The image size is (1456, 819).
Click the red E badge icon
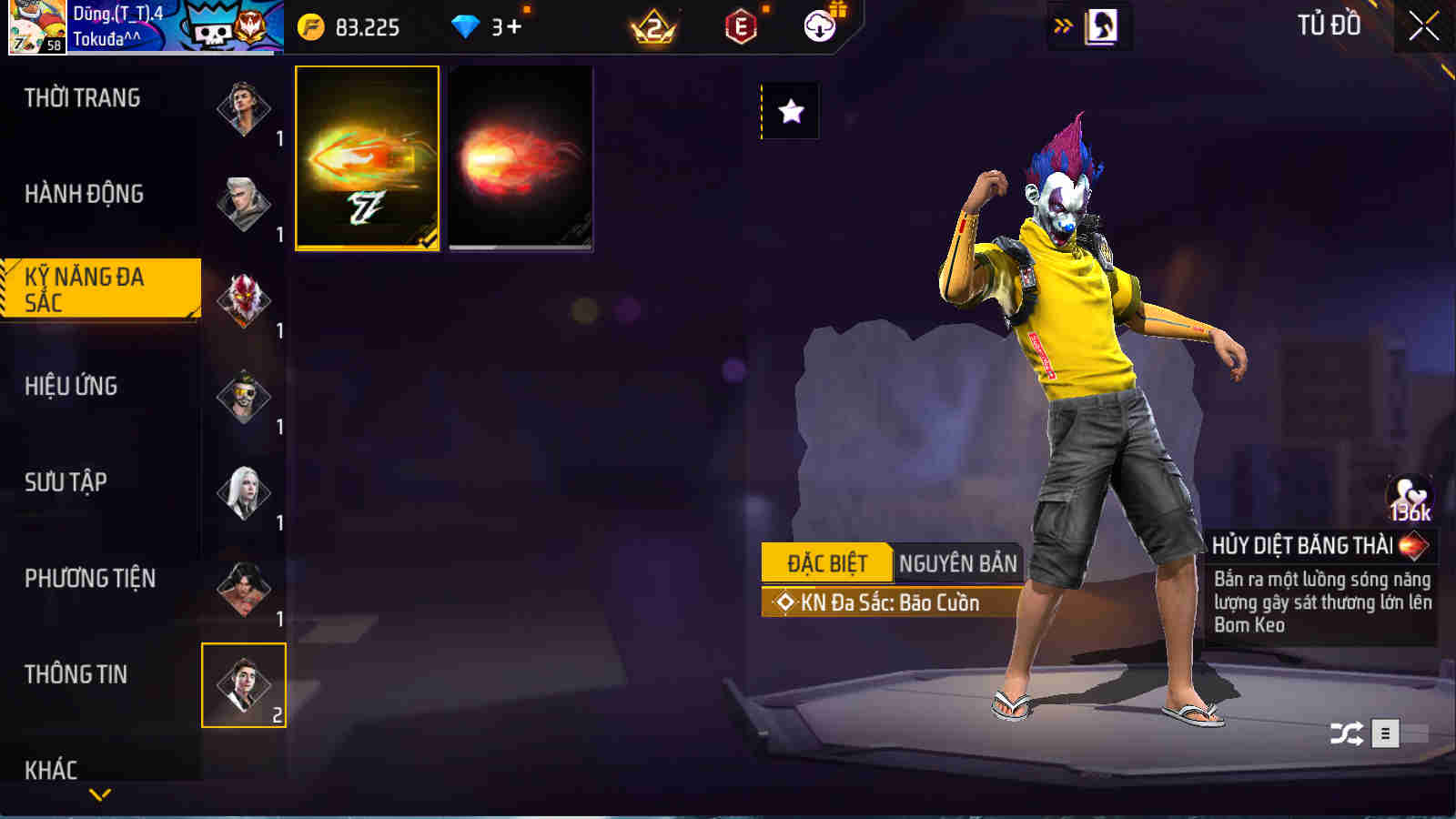pos(742,26)
